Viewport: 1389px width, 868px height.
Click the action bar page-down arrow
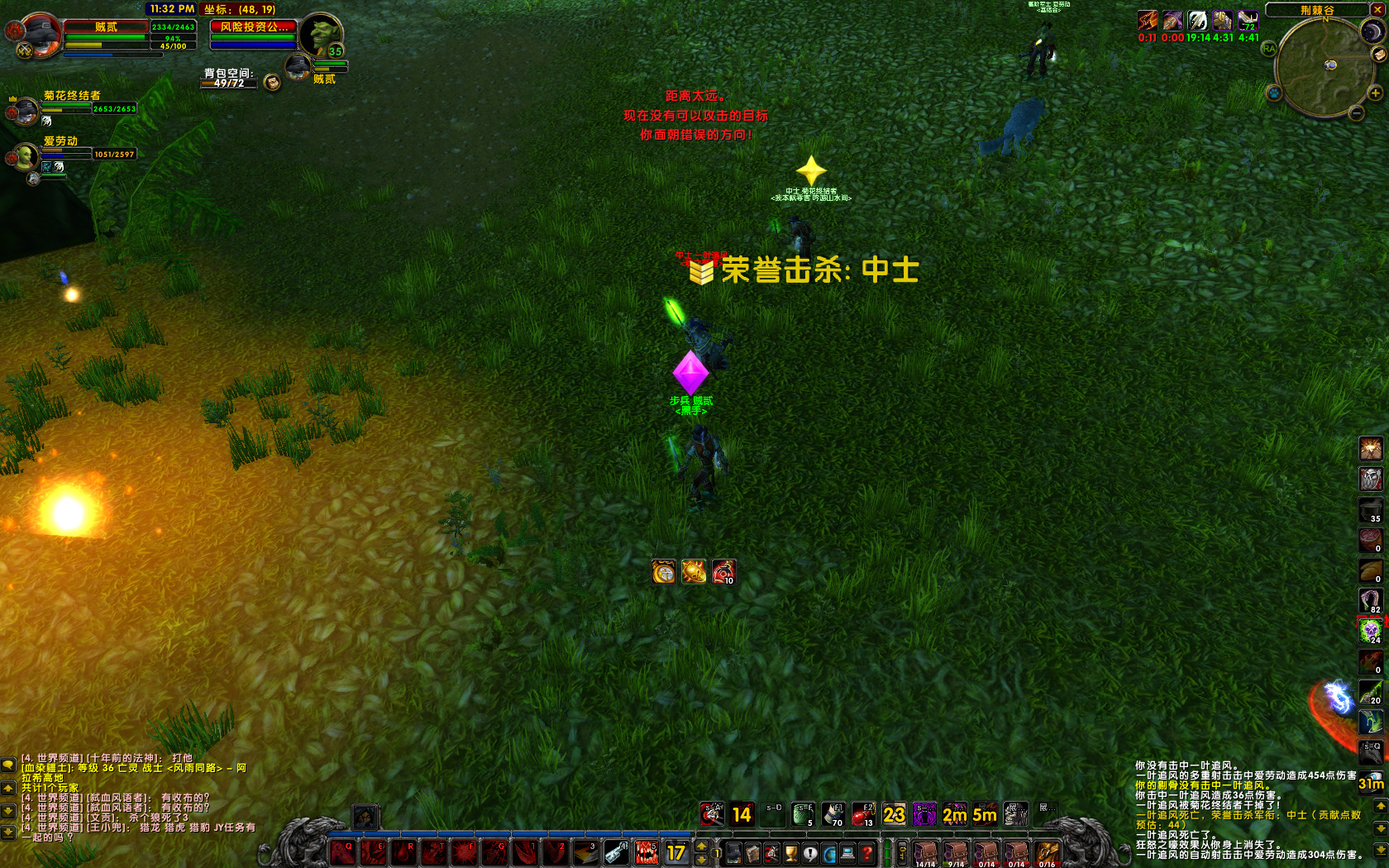click(702, 860)
